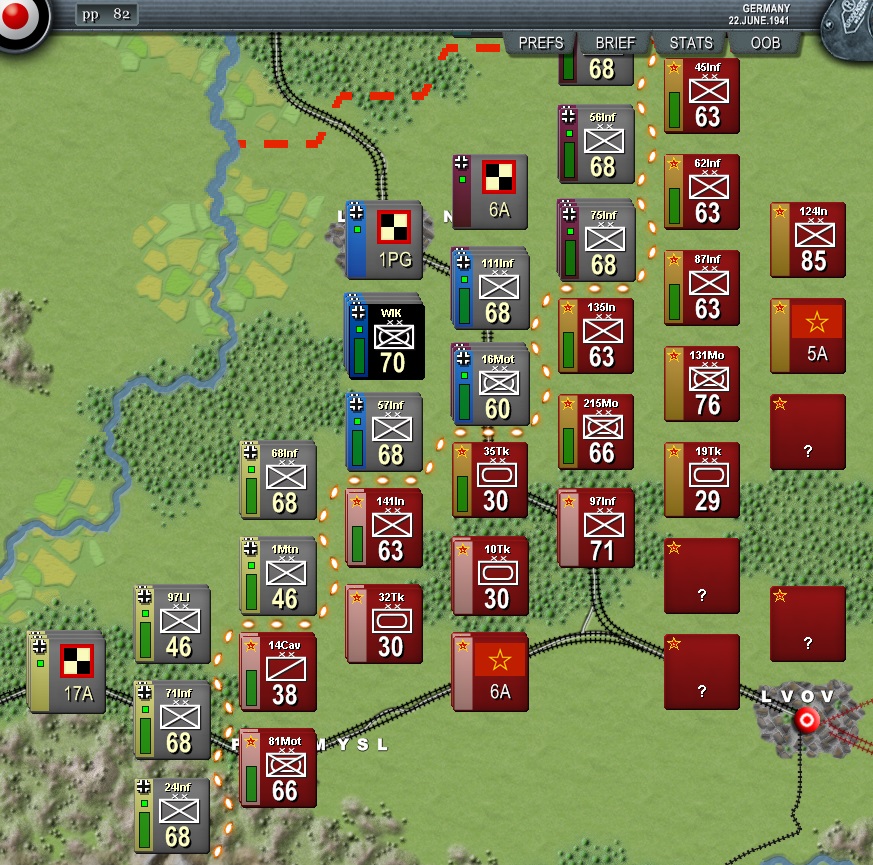
Task: Select the 68Inf infantry counter
Action: tap(282, 481)
